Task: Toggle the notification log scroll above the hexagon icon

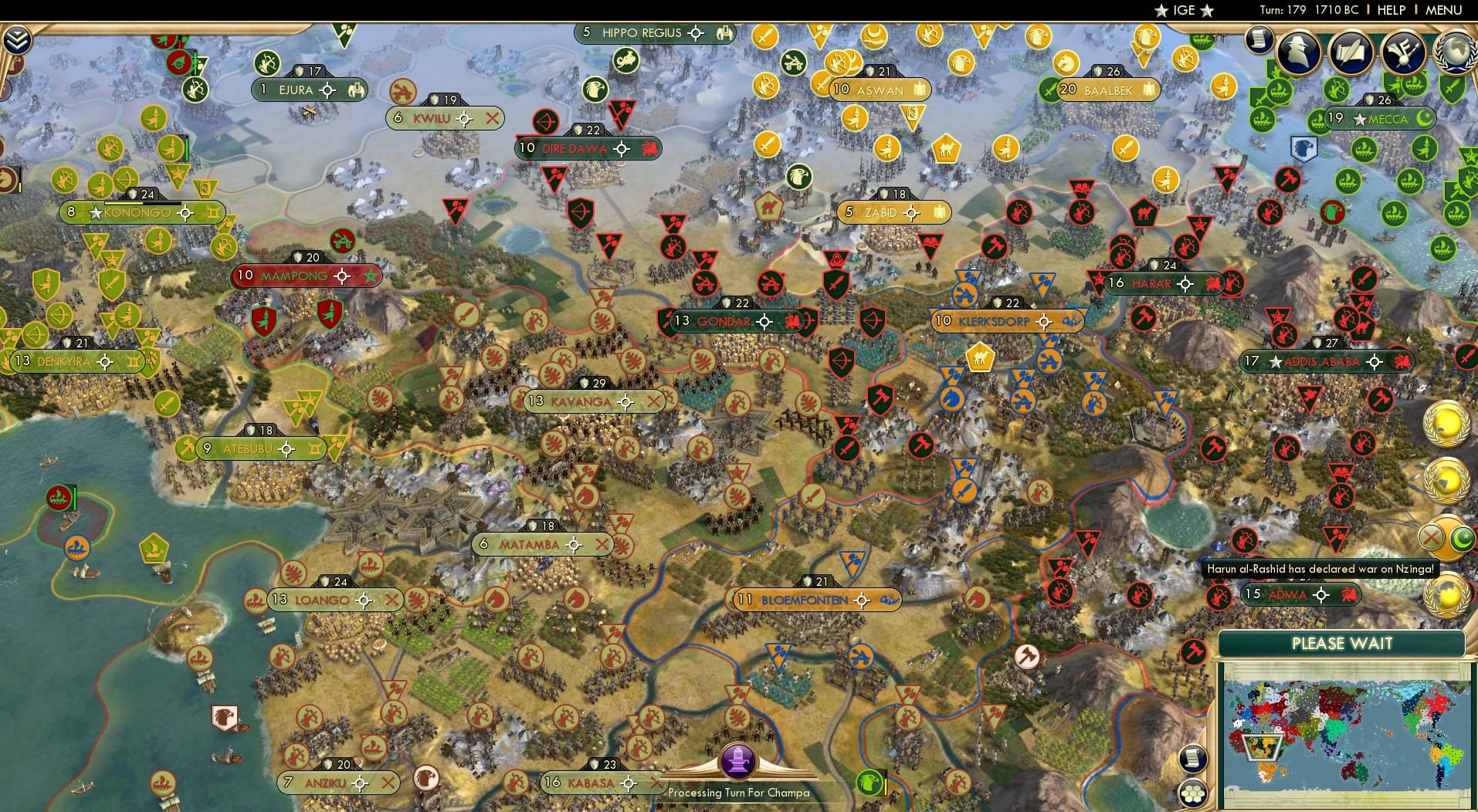Action: click(x=1194, y=758)
